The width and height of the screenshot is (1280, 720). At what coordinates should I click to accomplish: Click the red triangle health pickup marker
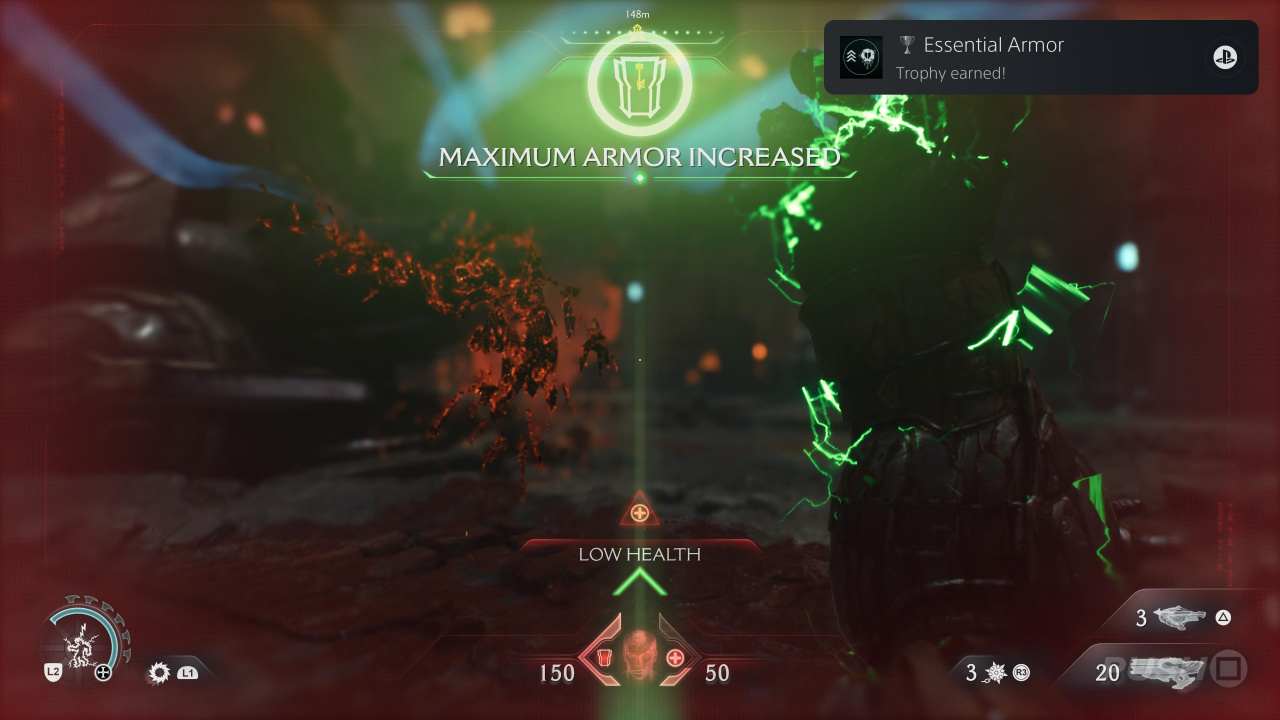point(640,513)
